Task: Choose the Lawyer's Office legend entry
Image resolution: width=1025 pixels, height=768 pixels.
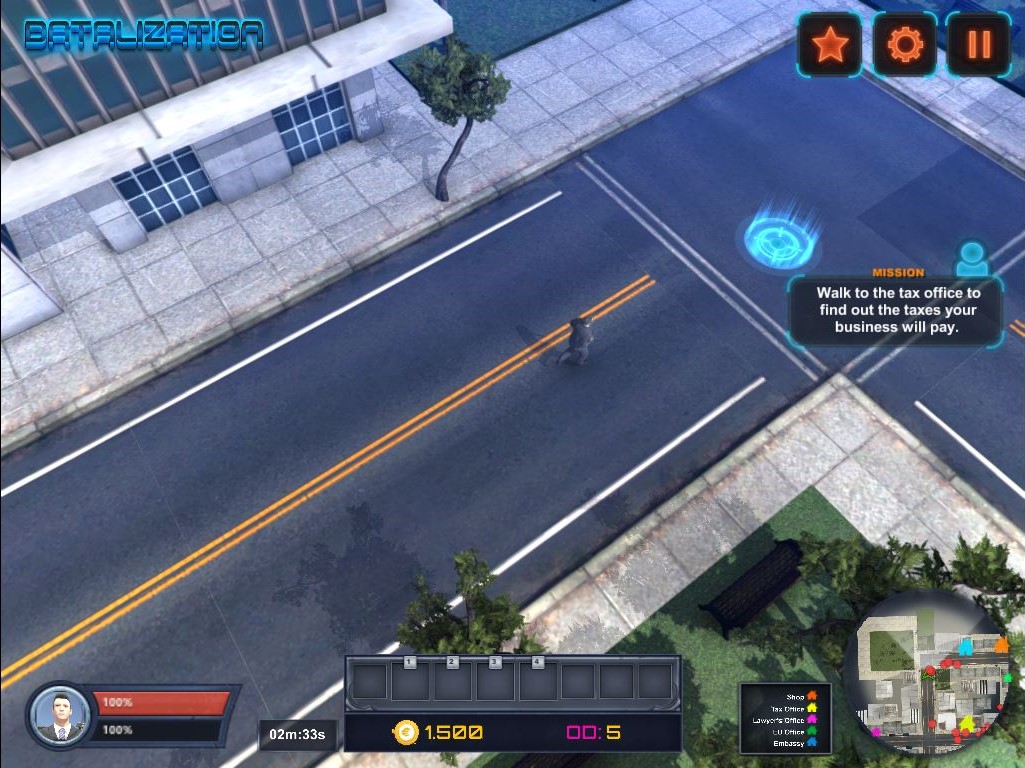Action: [x=785, y=720]
